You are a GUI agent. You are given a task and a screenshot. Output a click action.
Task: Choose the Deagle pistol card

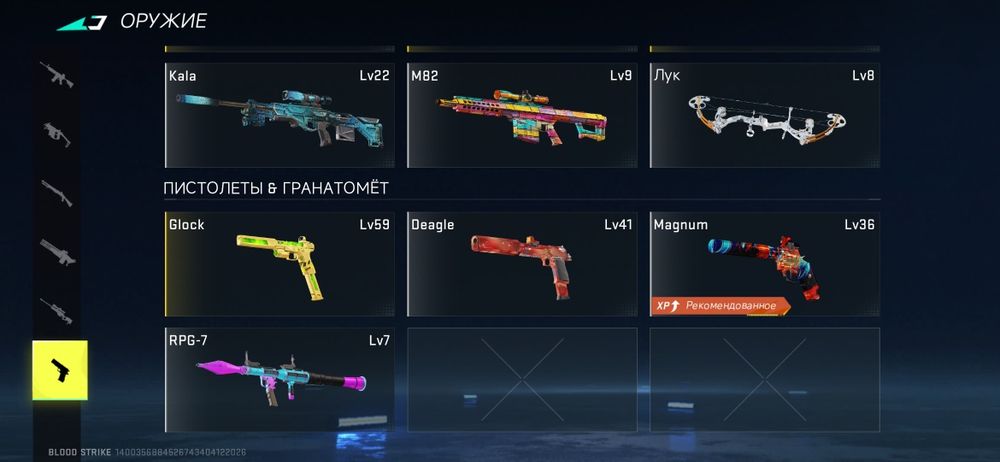(x=521, y=264)
